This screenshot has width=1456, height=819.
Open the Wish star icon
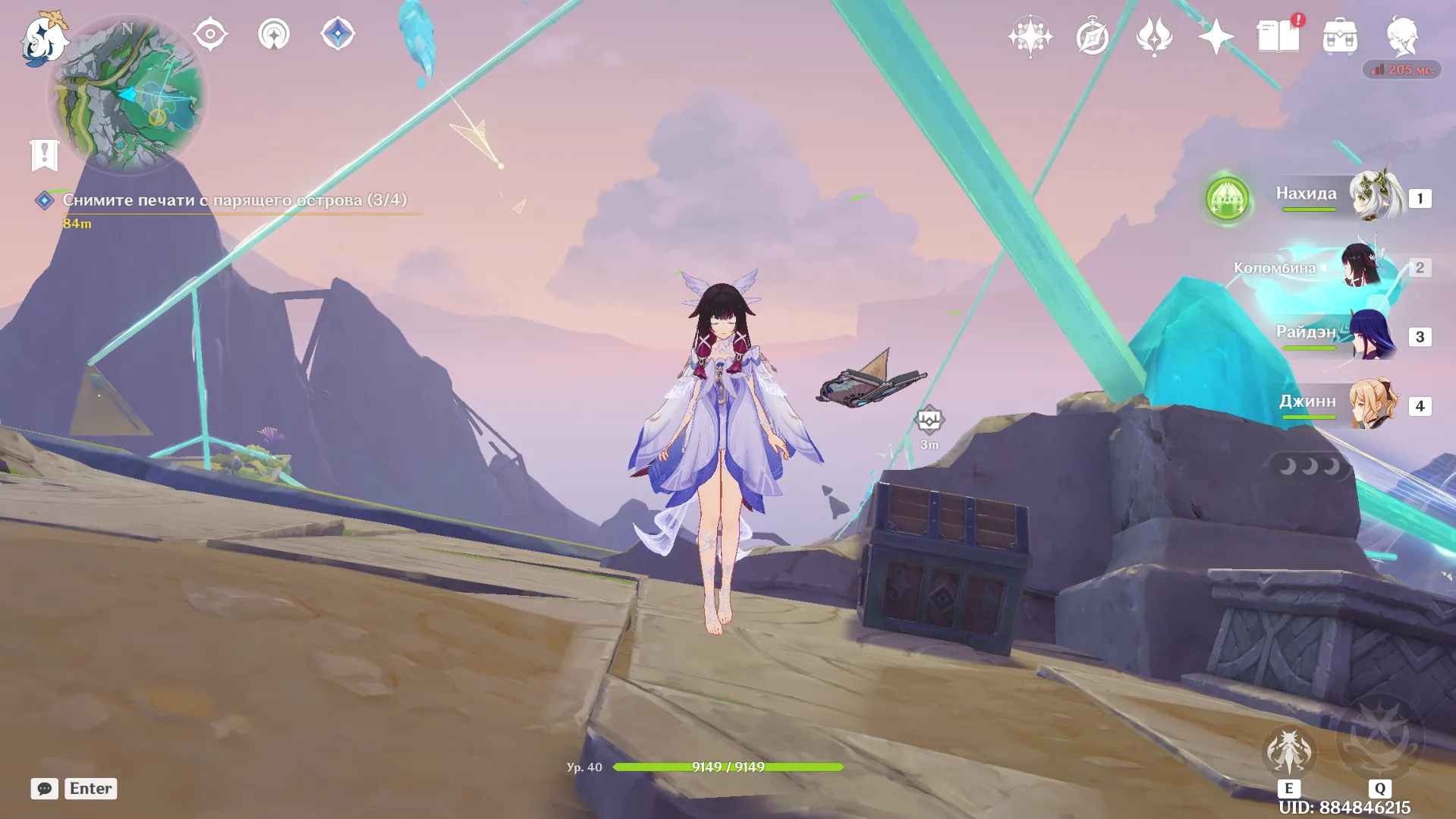(x=1030, y=36)
